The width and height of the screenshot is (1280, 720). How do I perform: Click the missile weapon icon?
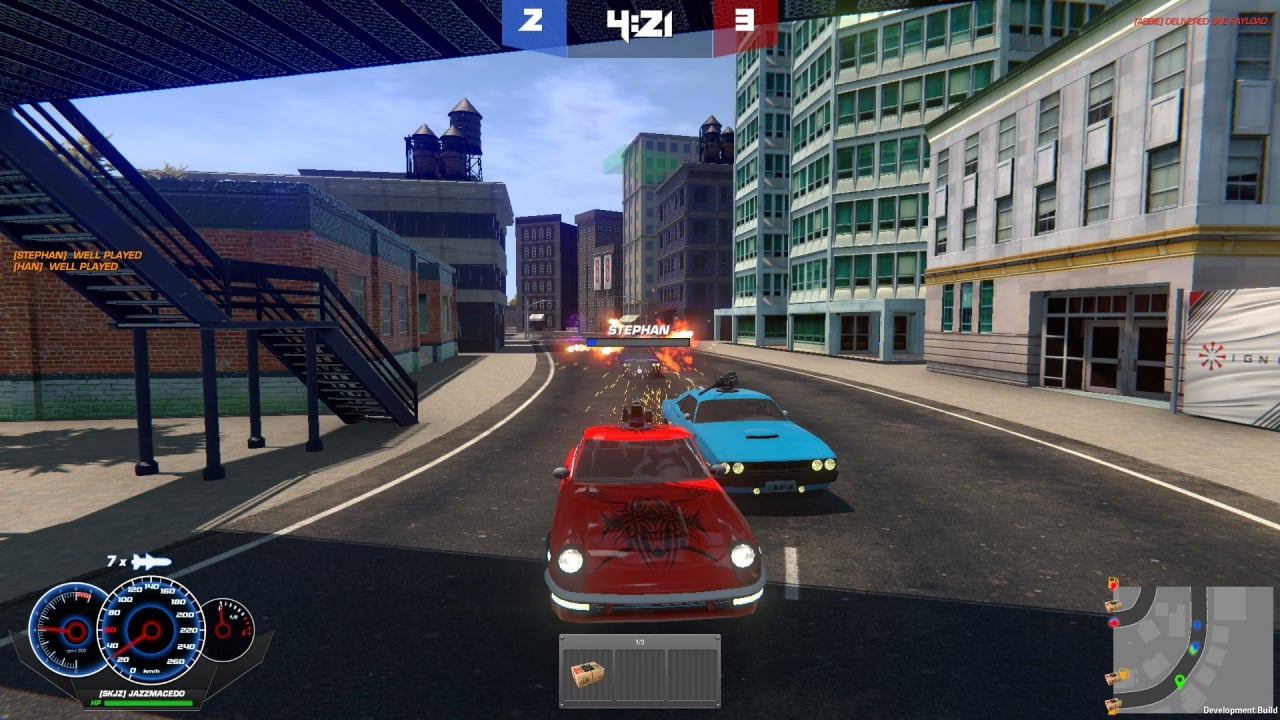pyautogui.click(x=151, y=562)
